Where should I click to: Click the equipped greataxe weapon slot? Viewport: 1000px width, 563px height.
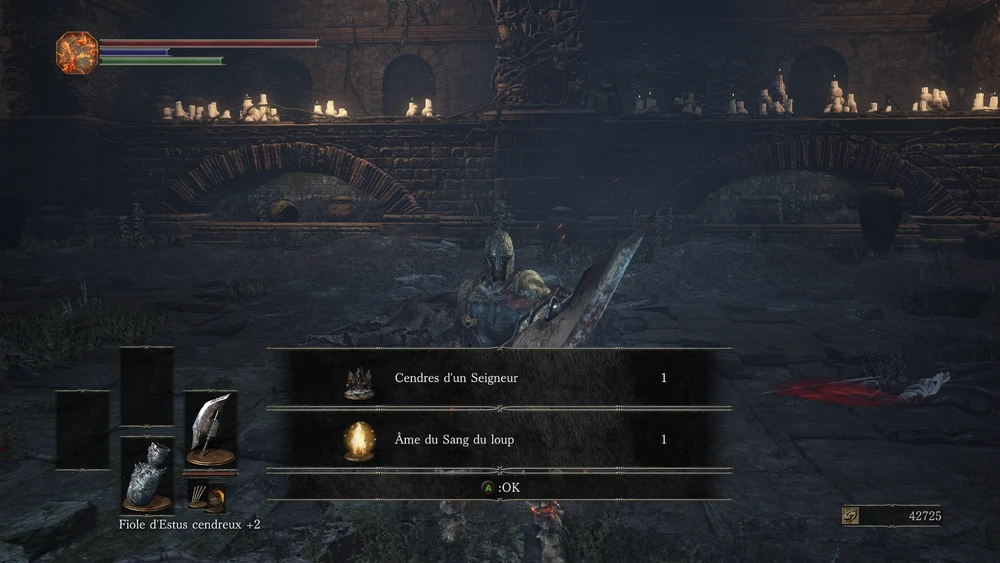coord(210,430)
